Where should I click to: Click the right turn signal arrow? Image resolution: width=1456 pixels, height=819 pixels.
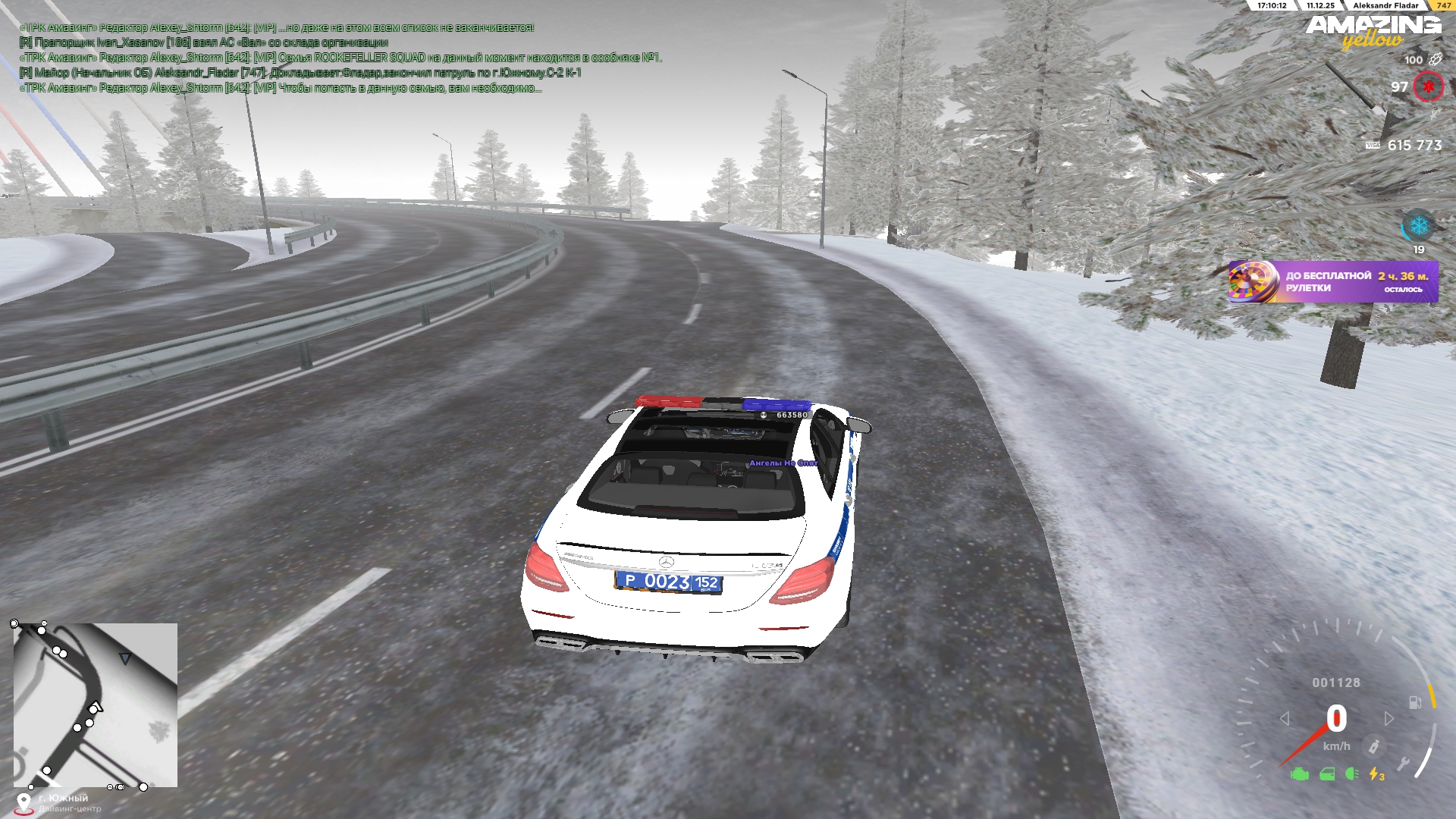[1389, 718]
